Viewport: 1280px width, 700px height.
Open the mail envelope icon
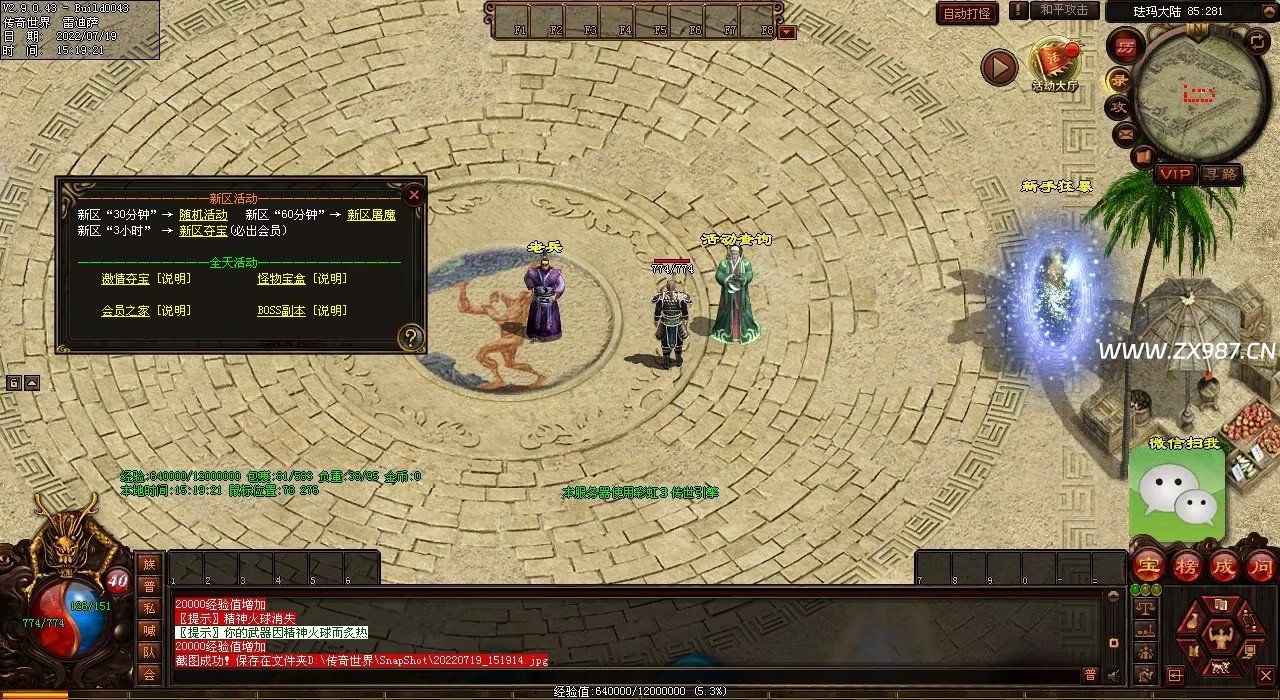(x=1126, y=132)
